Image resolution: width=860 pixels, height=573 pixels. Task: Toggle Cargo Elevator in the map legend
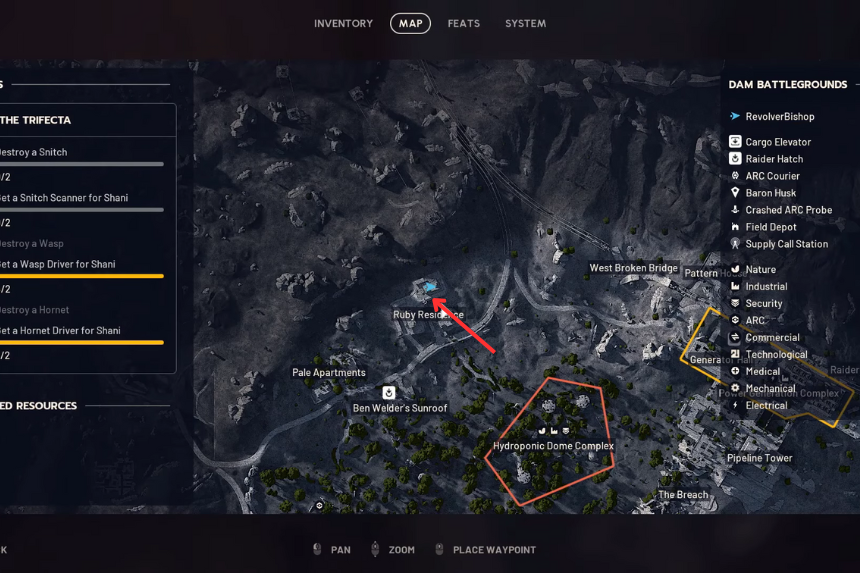pos(778,142)
